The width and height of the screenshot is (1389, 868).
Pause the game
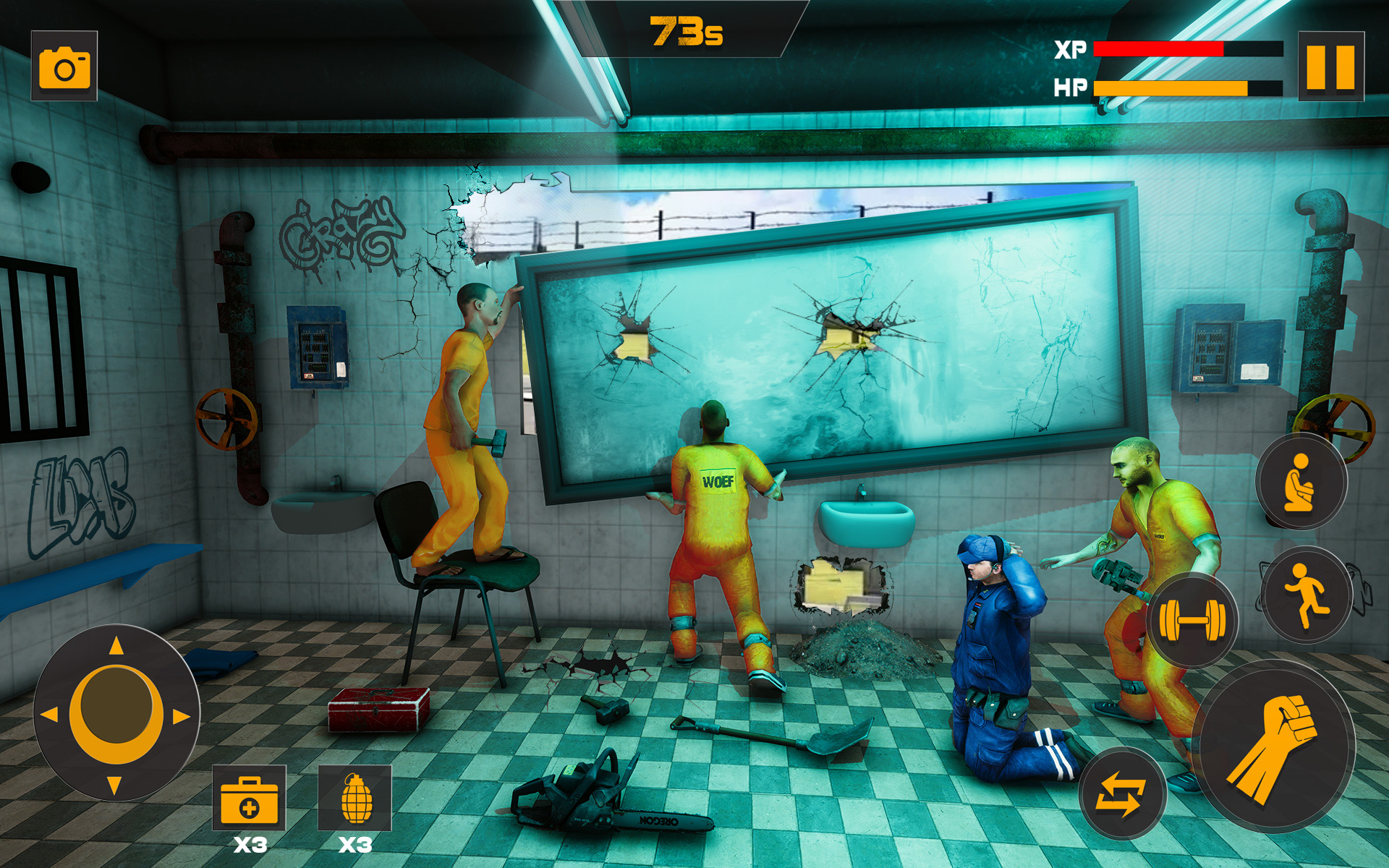1330,67
